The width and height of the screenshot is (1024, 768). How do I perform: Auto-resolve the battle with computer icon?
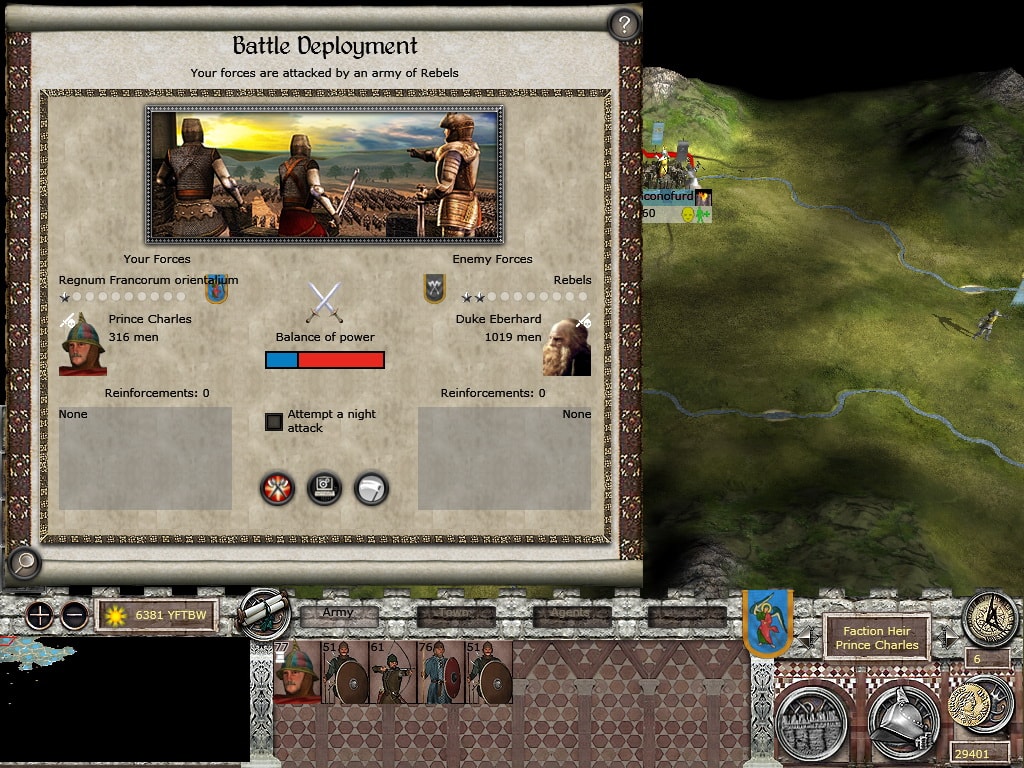click(x=324, y=488)
